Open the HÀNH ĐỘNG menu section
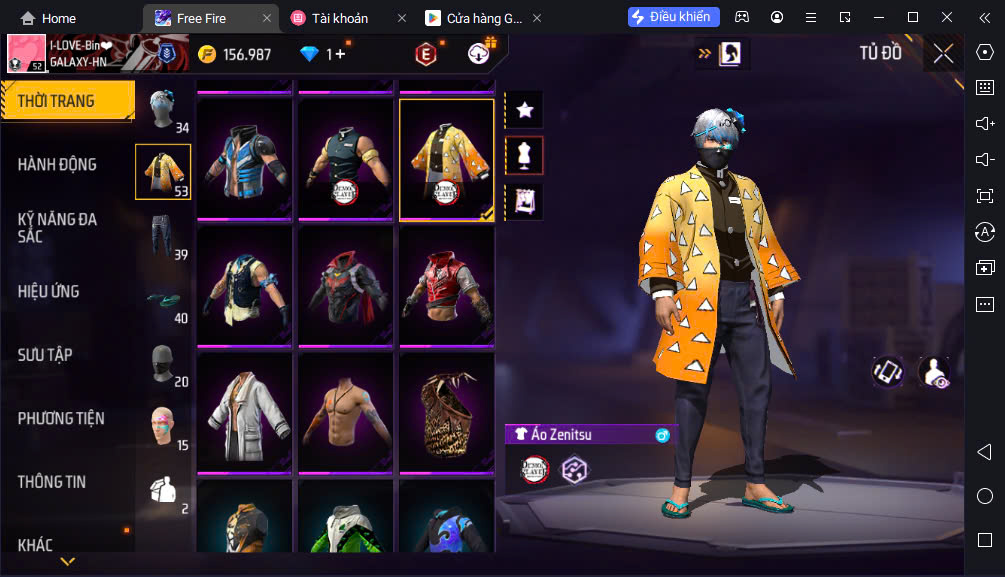The height and width of the screenshot is (577, 1005). tap(58, 164)
